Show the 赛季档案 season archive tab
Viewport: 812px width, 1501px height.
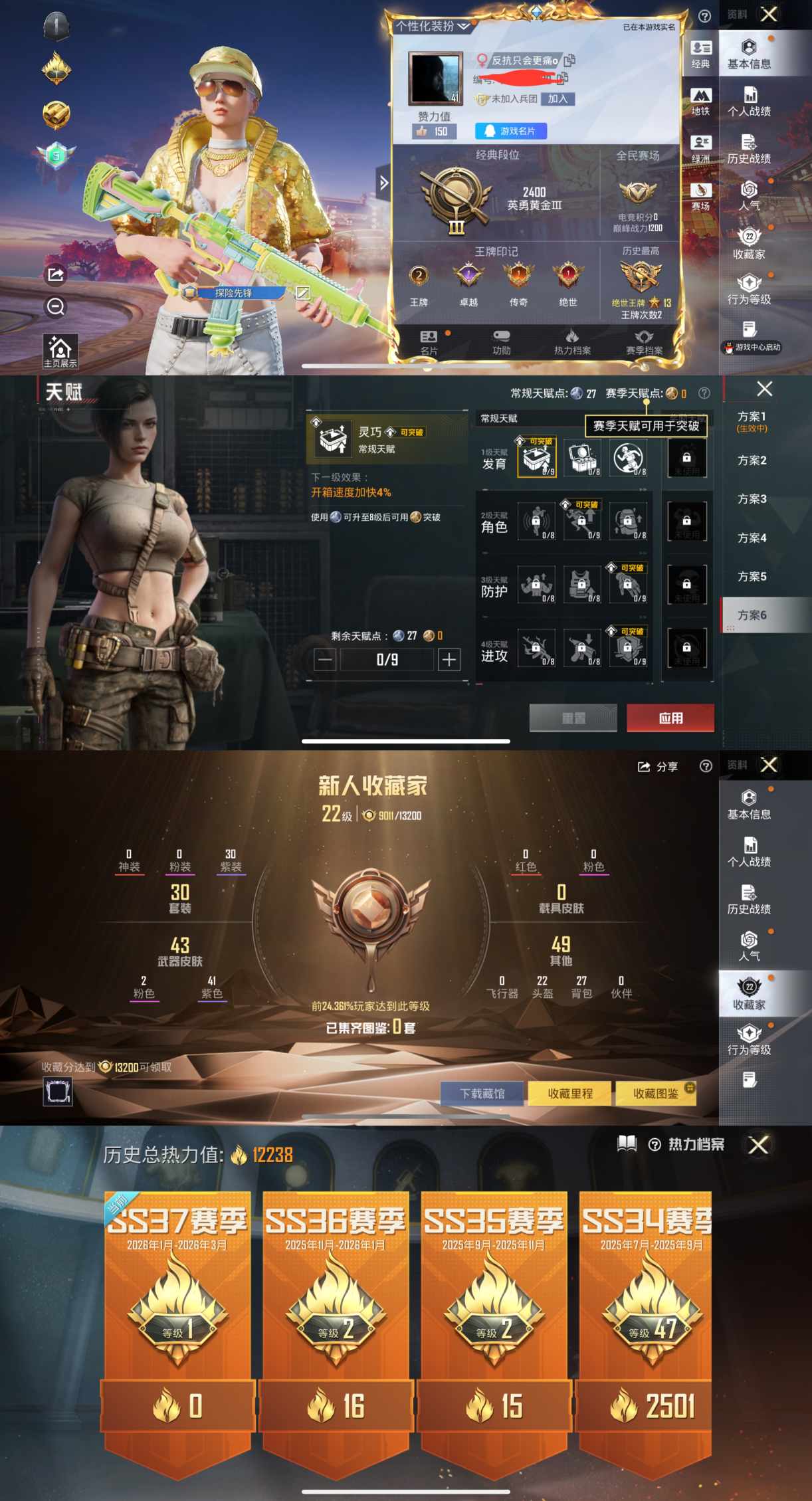coord(644,342)
